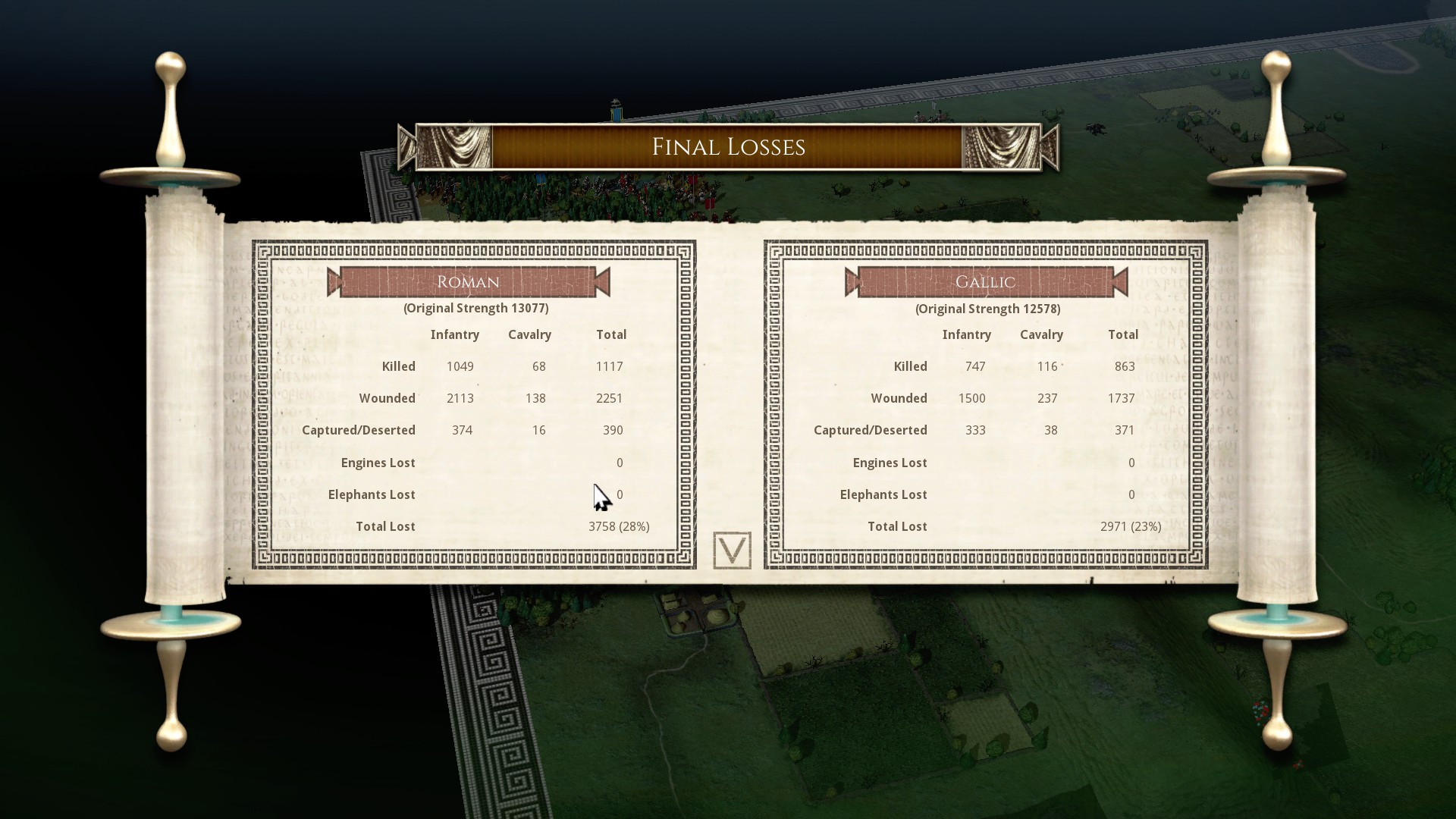Click the Gallic Elephants Lost row label

pyautogui.click(x=883, y=494)
